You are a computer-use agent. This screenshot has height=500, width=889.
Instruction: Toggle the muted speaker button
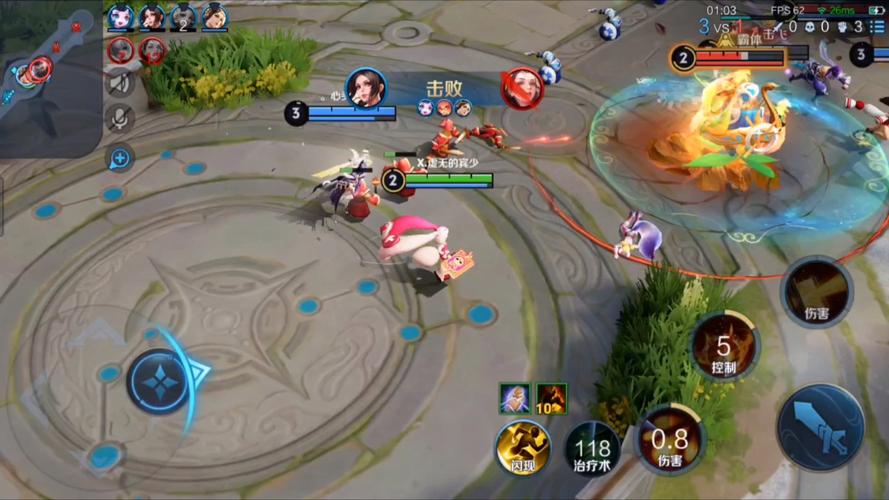click(120, 82)
